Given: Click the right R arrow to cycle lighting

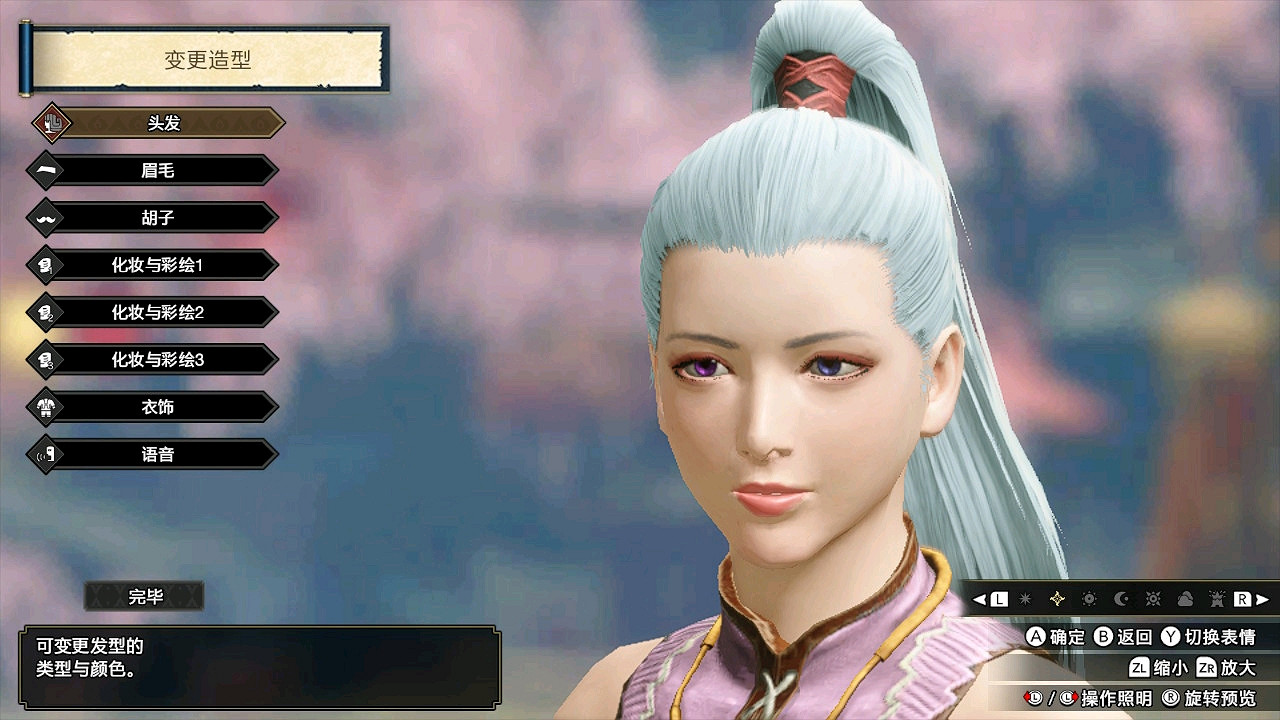Looking at the screenshot, I should coord(1262,598).
